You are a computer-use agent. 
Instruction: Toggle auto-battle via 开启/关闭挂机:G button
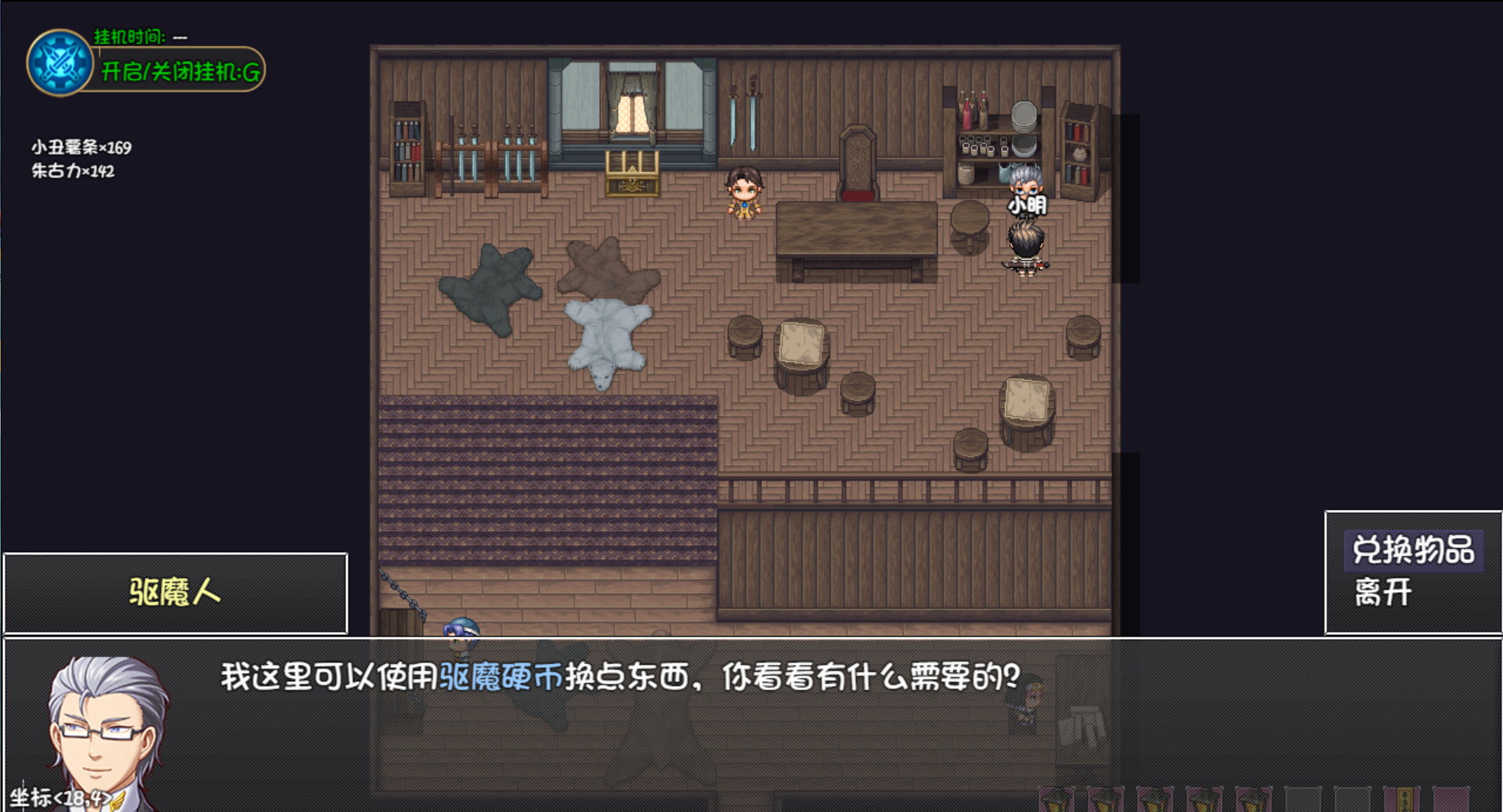[179, 70]
